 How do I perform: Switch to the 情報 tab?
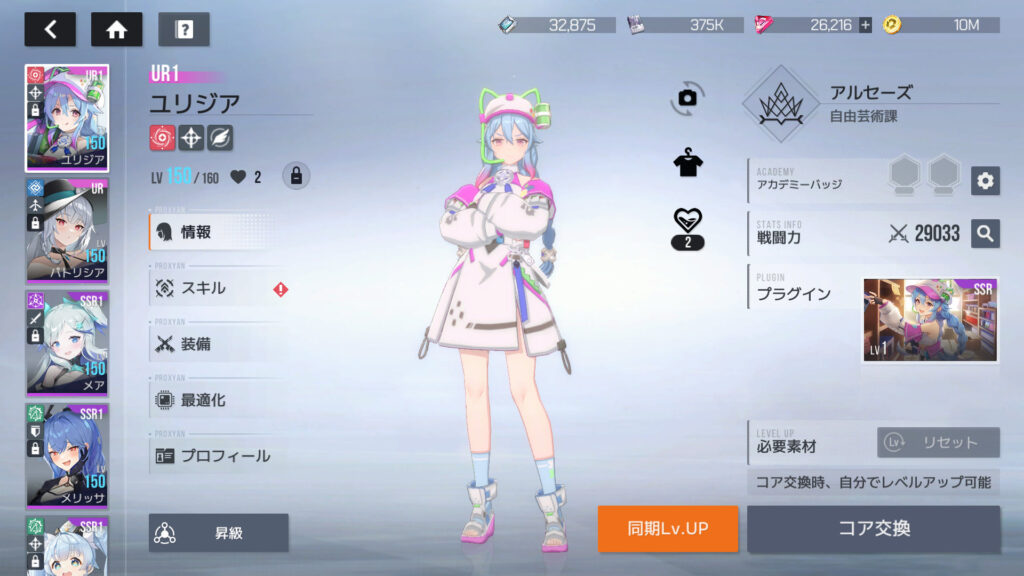pos(214,232)
